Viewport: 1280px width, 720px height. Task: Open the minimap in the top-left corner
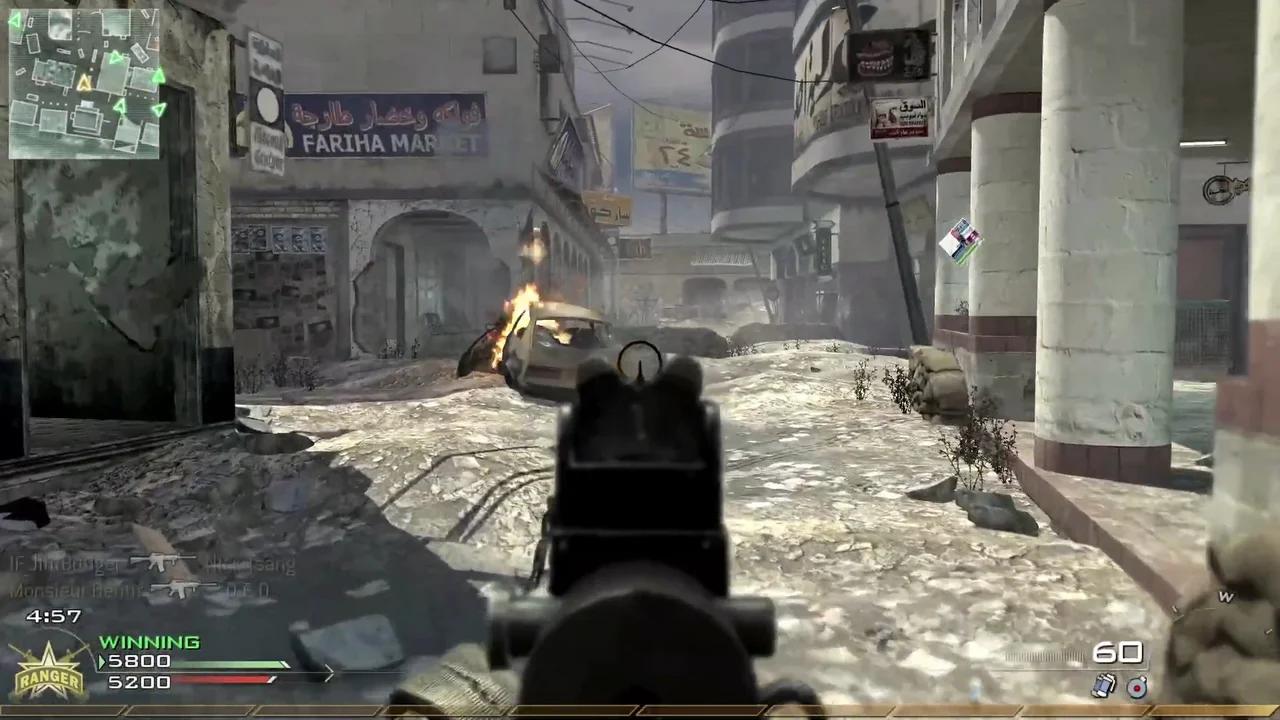(x=85, y=83)
